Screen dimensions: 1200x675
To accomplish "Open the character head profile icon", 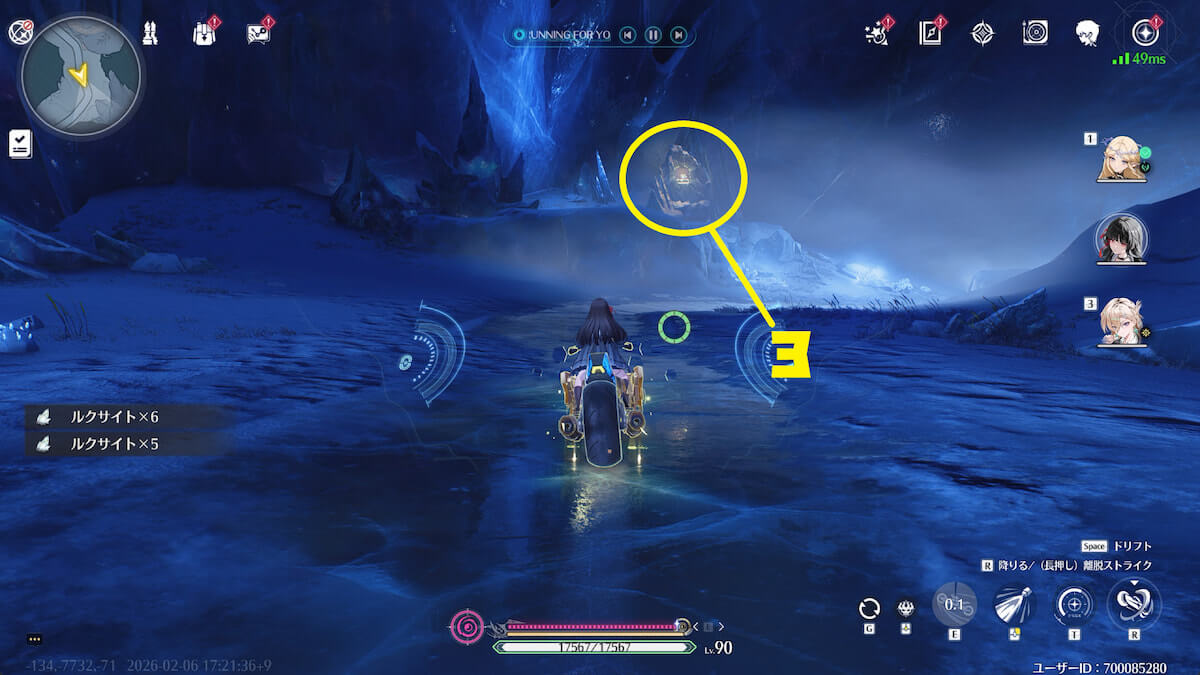I will (x=1088, y=33).
